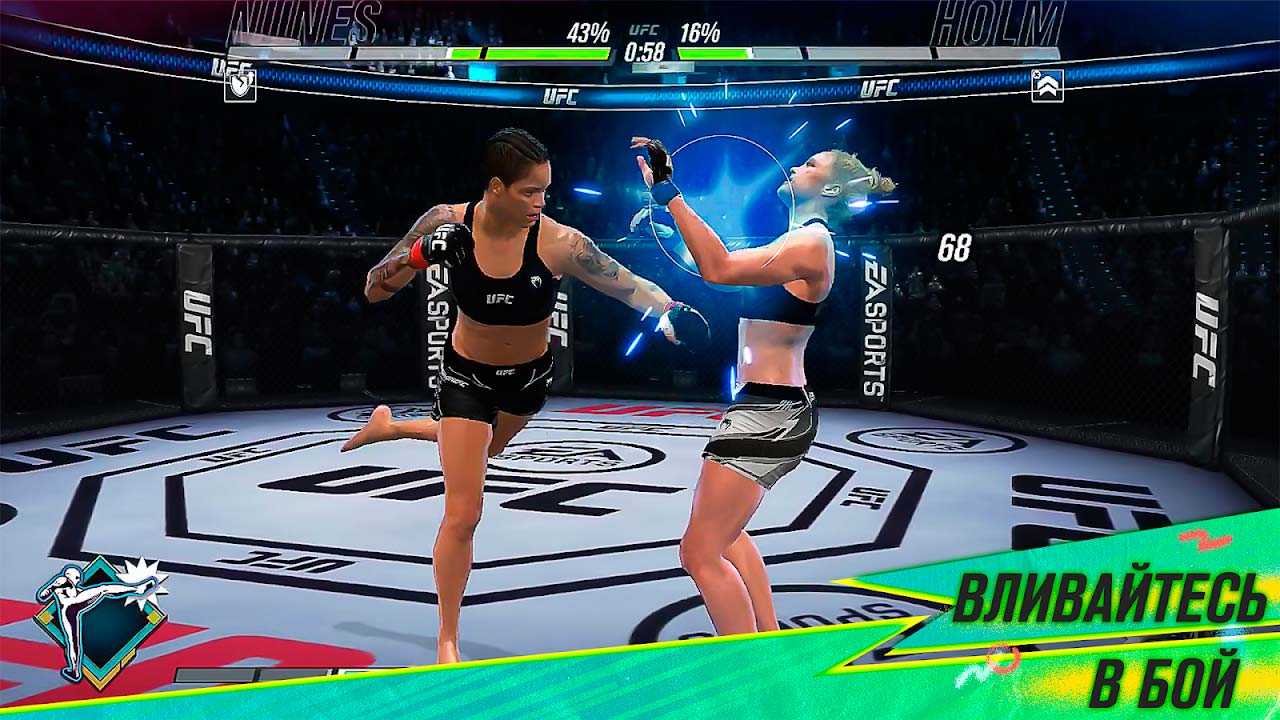Select the double chevron boost icon under Holm

(x=1046, y=86)
